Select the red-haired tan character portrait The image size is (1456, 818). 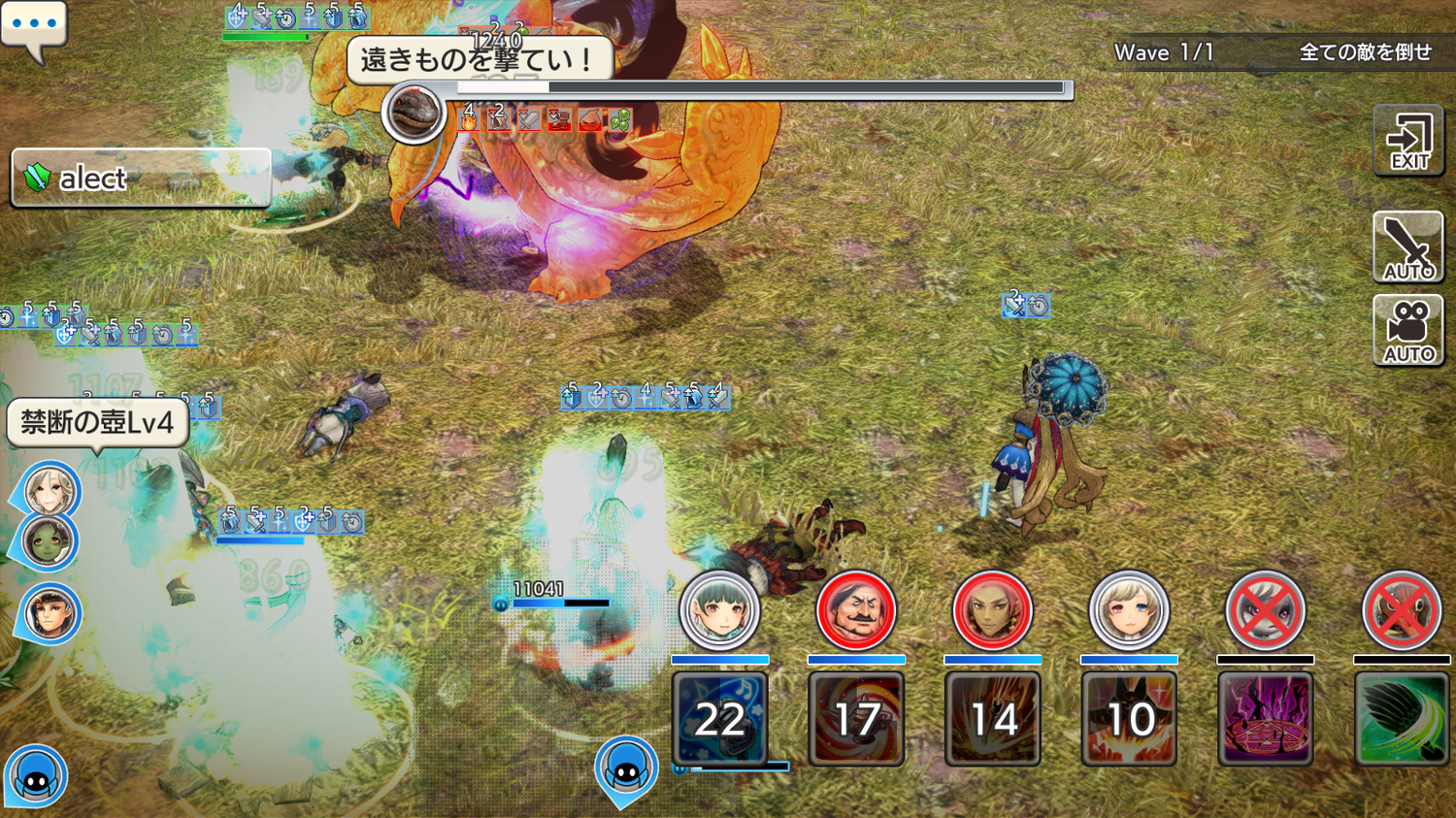992,610
